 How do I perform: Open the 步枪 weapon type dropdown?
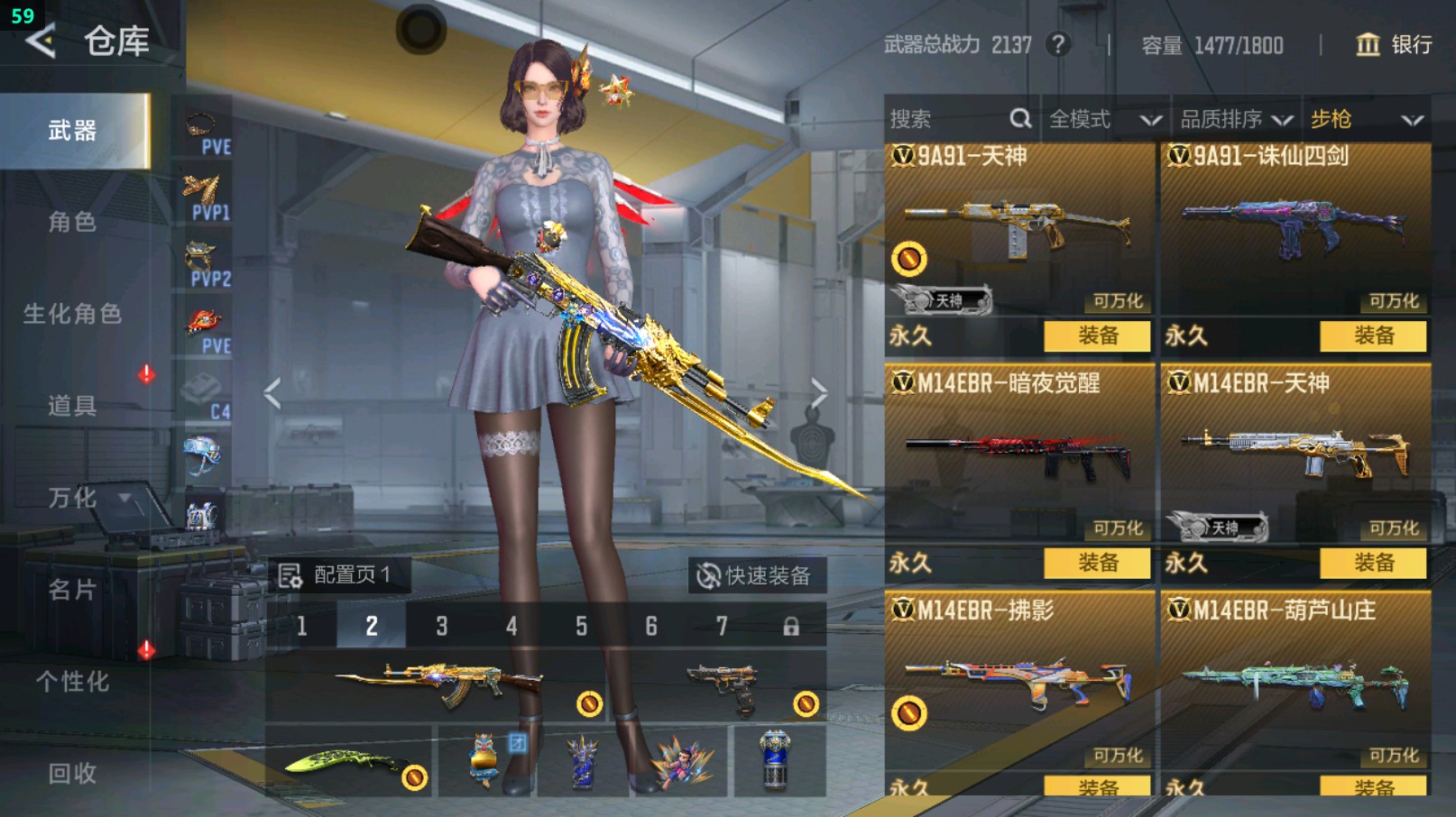click(1362, 118)
